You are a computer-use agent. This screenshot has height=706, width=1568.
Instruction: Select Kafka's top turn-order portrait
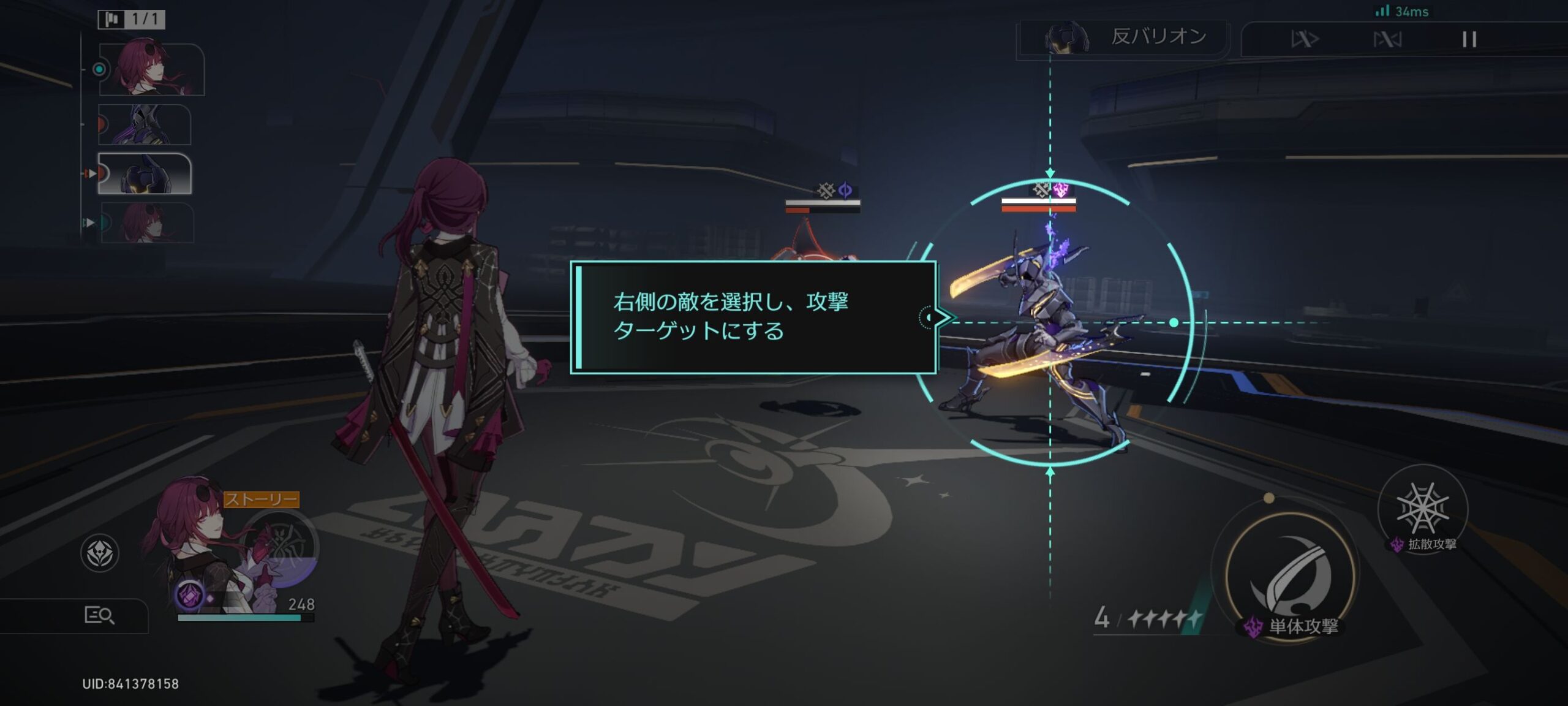[x=151, y=69]
